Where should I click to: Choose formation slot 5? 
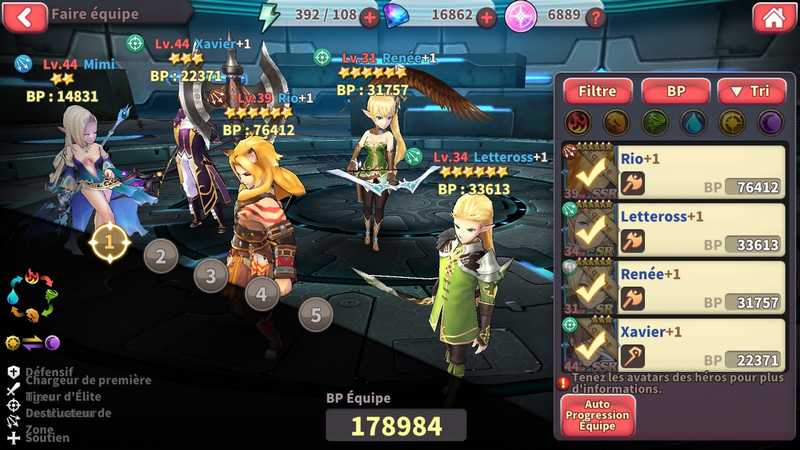[x=315, y=316]
